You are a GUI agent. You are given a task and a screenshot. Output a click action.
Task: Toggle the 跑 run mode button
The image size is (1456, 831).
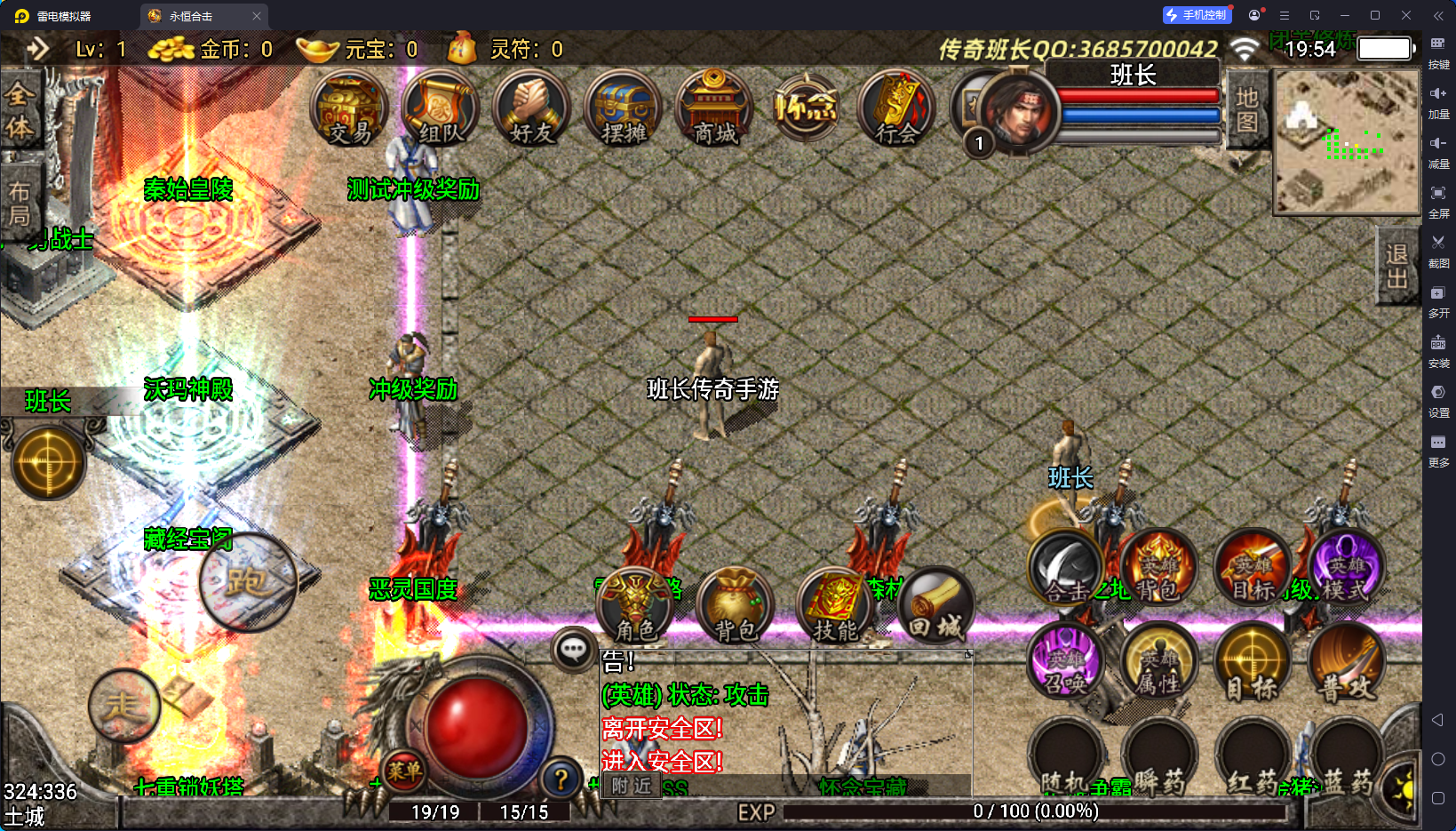(x=247, y=581)
